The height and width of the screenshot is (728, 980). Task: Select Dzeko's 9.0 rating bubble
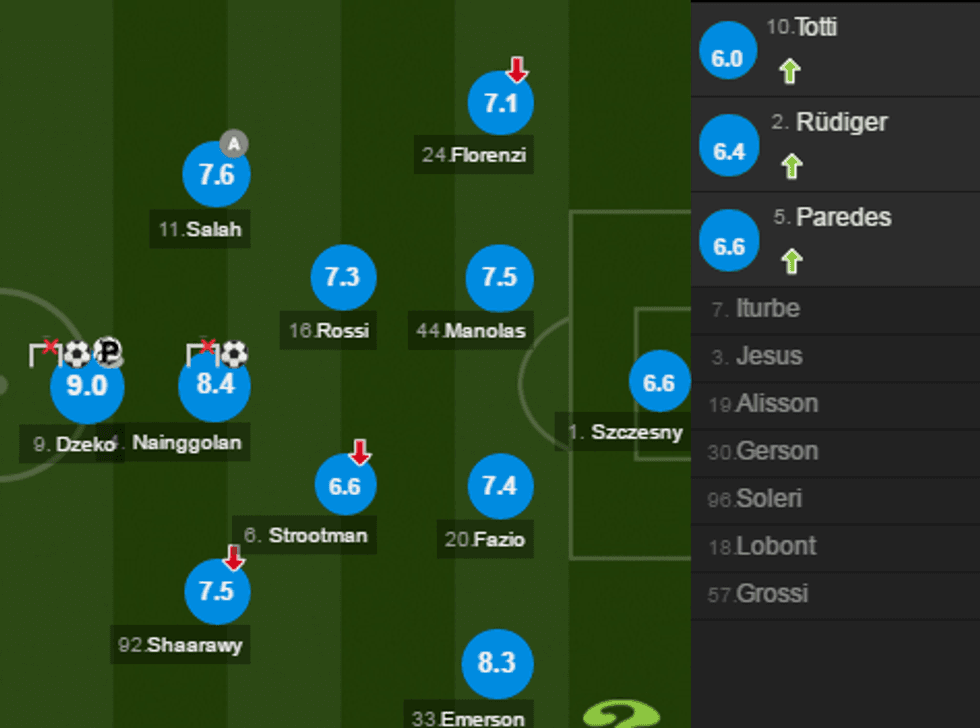click(87, 386)
